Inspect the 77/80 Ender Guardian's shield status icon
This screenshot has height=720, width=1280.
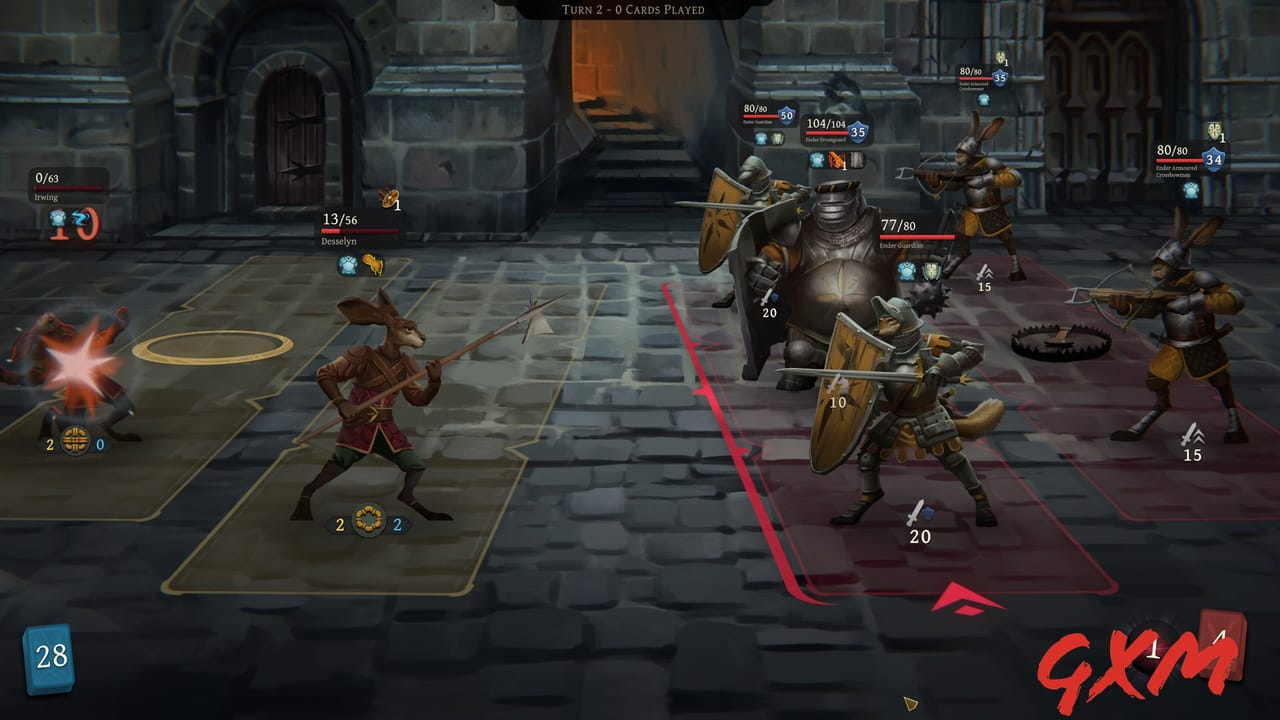click(x=931, y=271)
